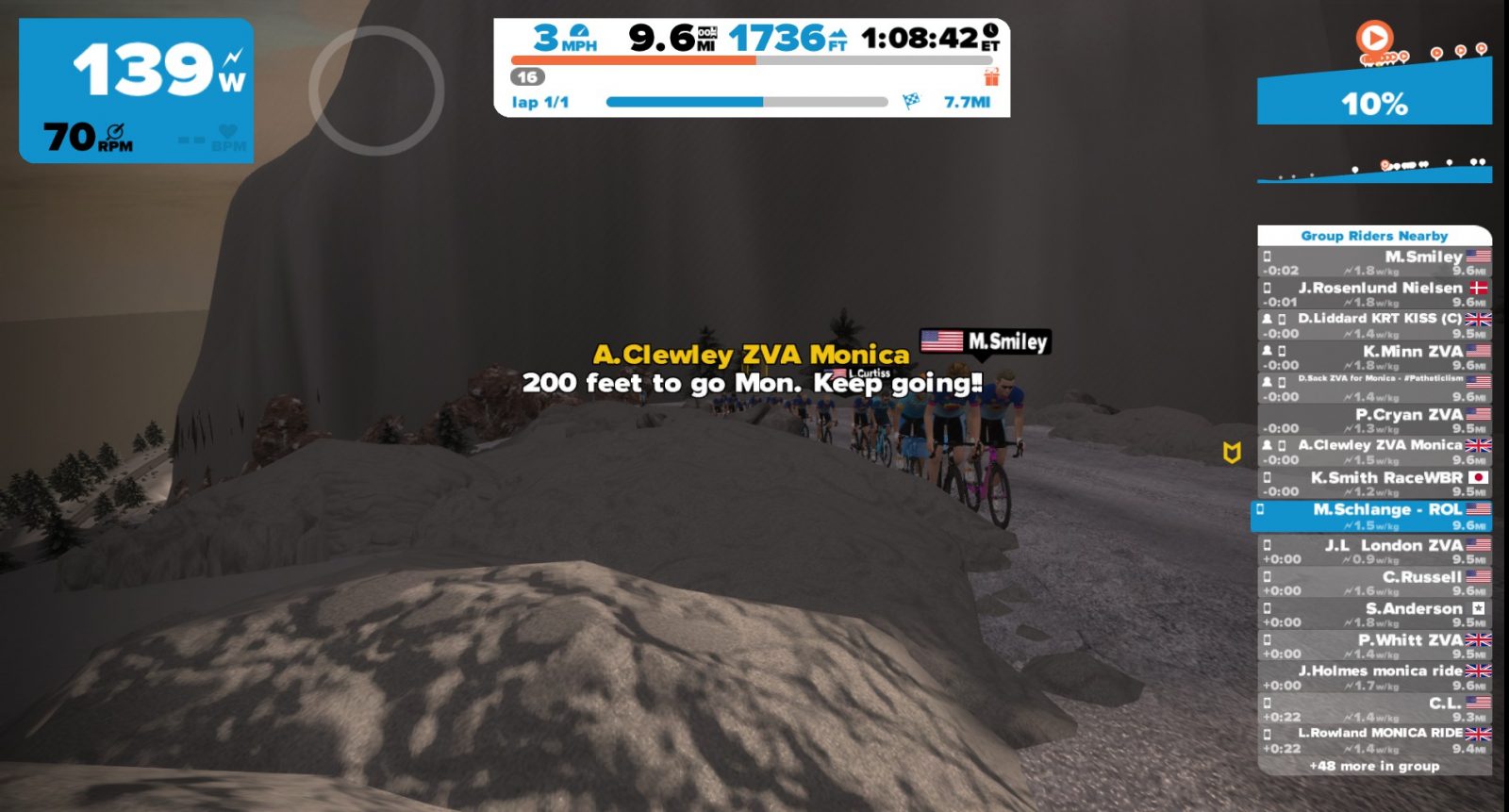
Task: Choose L.Rowland MONICA RIDE rider row
Action: 1374,739
